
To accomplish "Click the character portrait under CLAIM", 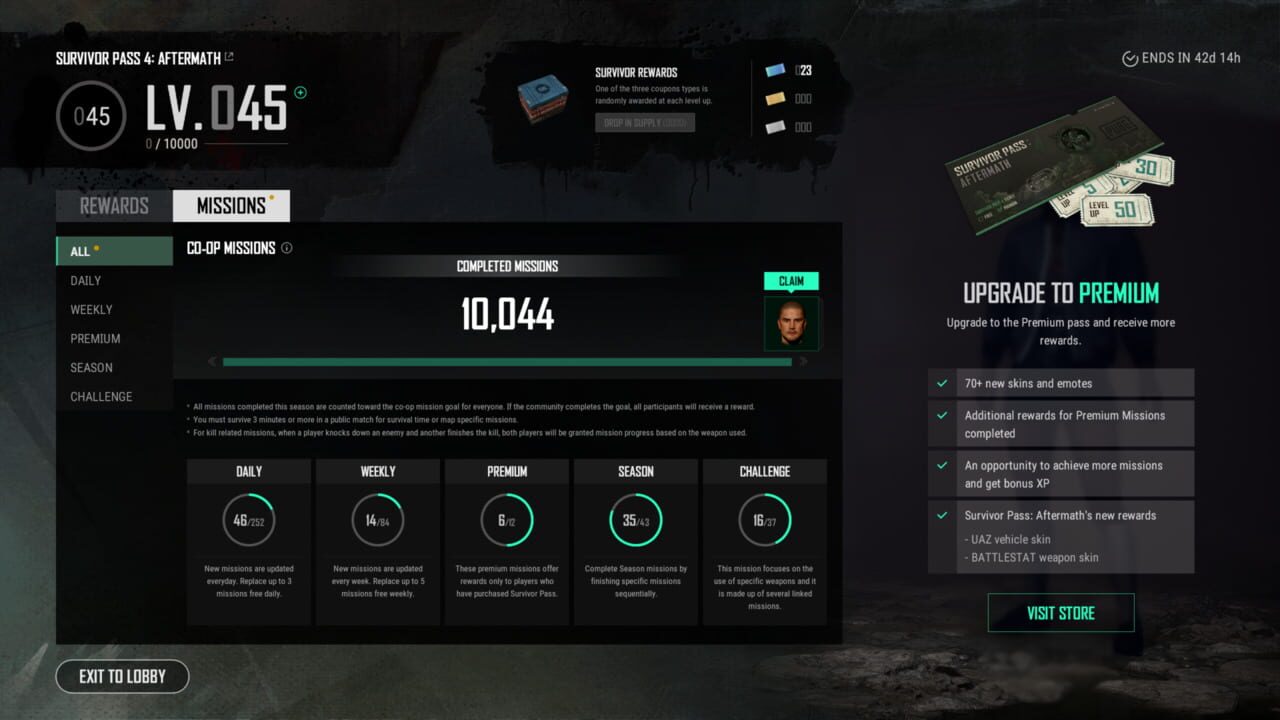I will click(x=792, y=323).
